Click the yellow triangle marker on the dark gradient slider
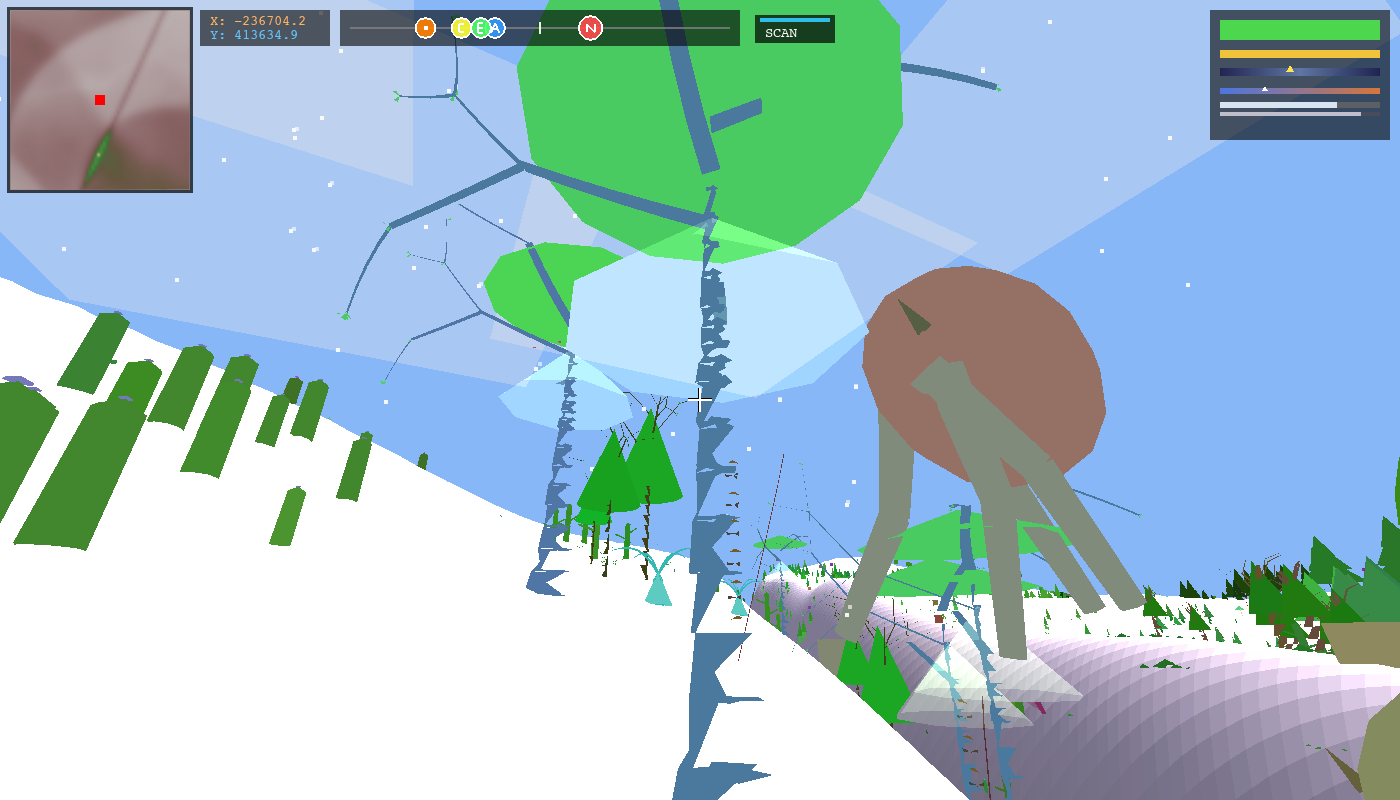The image size is (1400, 800). click(x=1290, y=69)
